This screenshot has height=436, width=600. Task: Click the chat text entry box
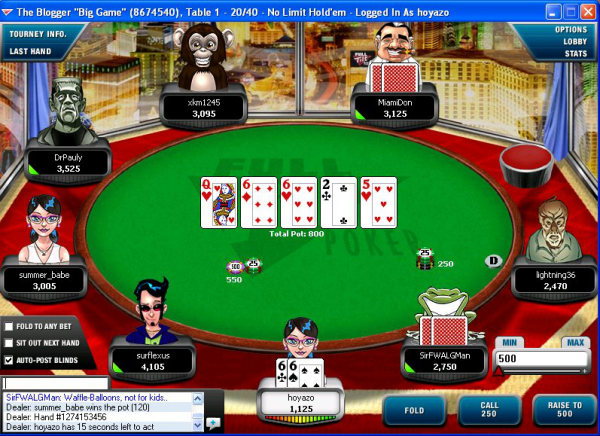55,383
